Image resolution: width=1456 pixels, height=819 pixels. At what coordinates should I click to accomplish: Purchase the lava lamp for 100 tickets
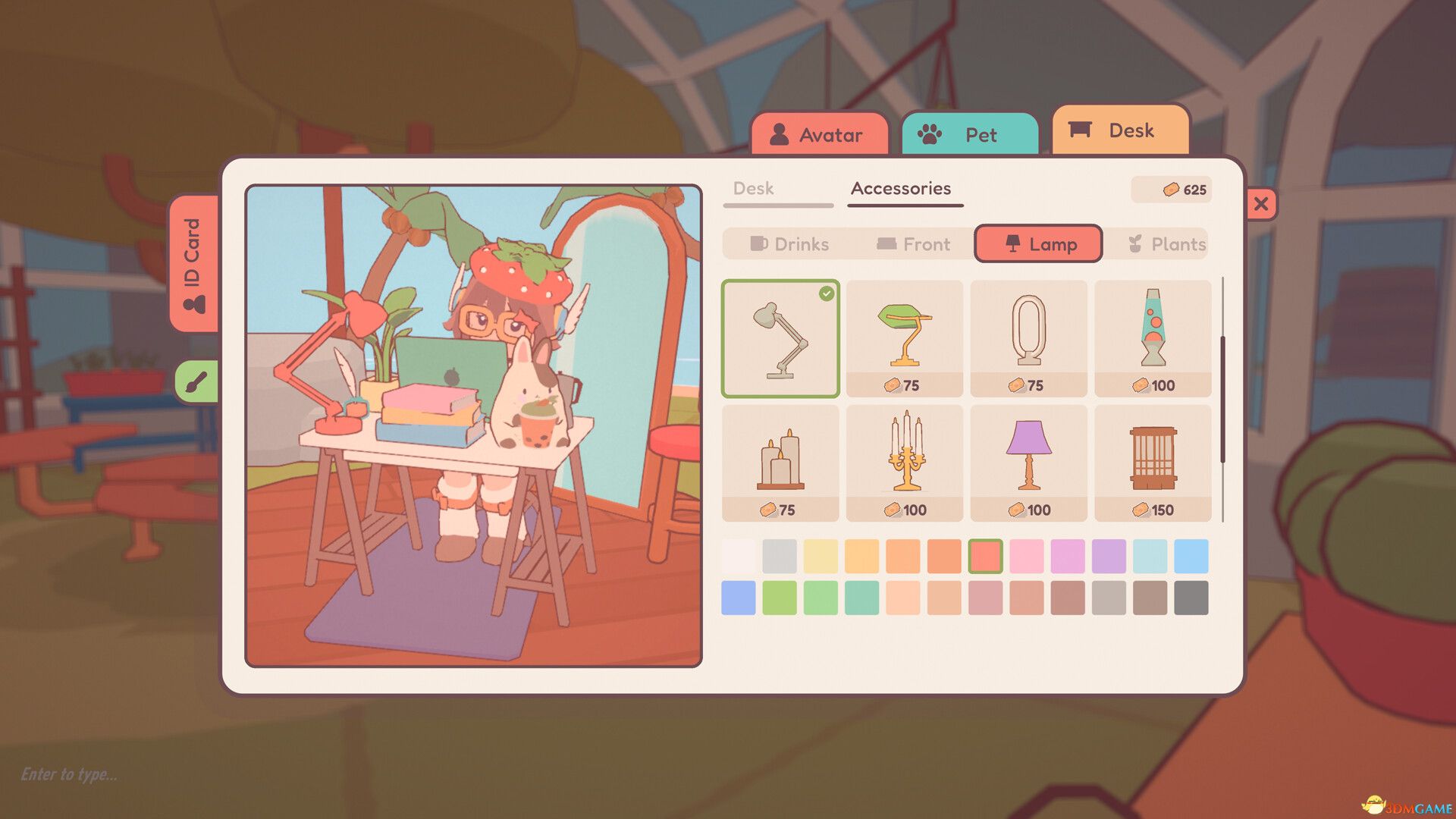coord(1153,337)
